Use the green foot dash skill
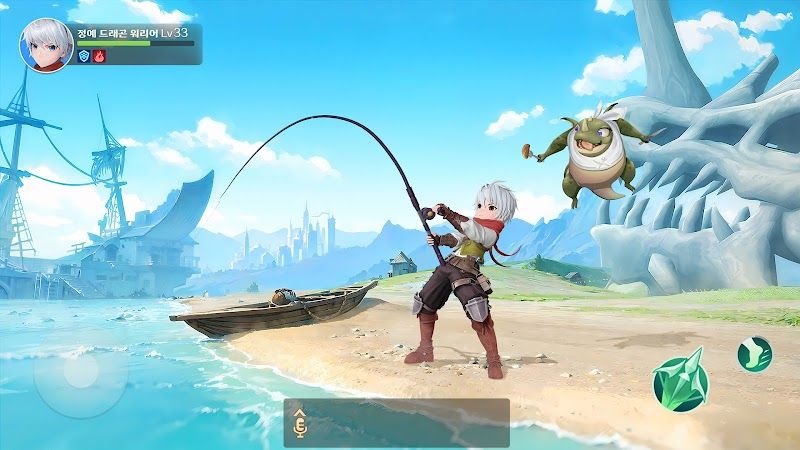This screenshot has width=800, height=450. pyautogui.click(x=754, y=353)
